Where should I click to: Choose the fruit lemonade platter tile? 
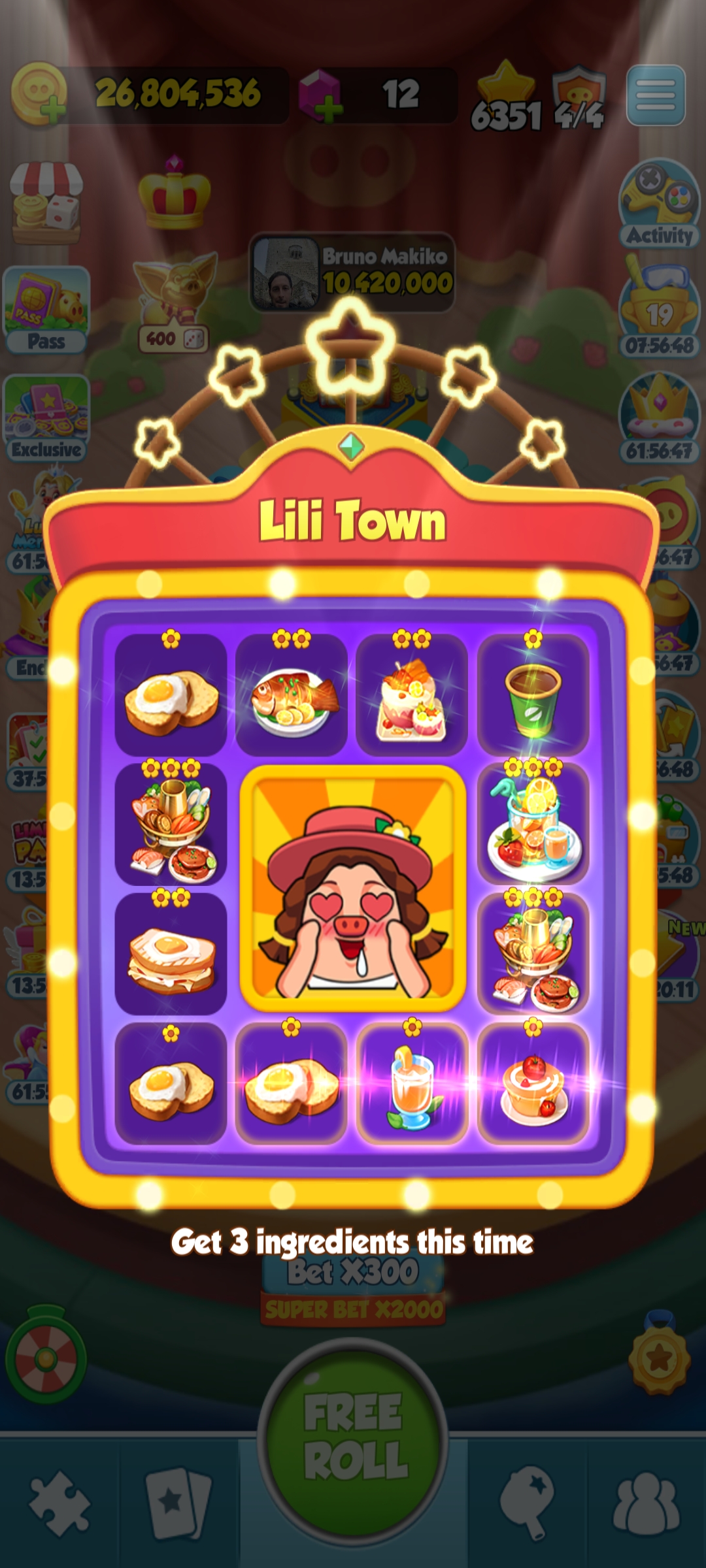point(533,825)
